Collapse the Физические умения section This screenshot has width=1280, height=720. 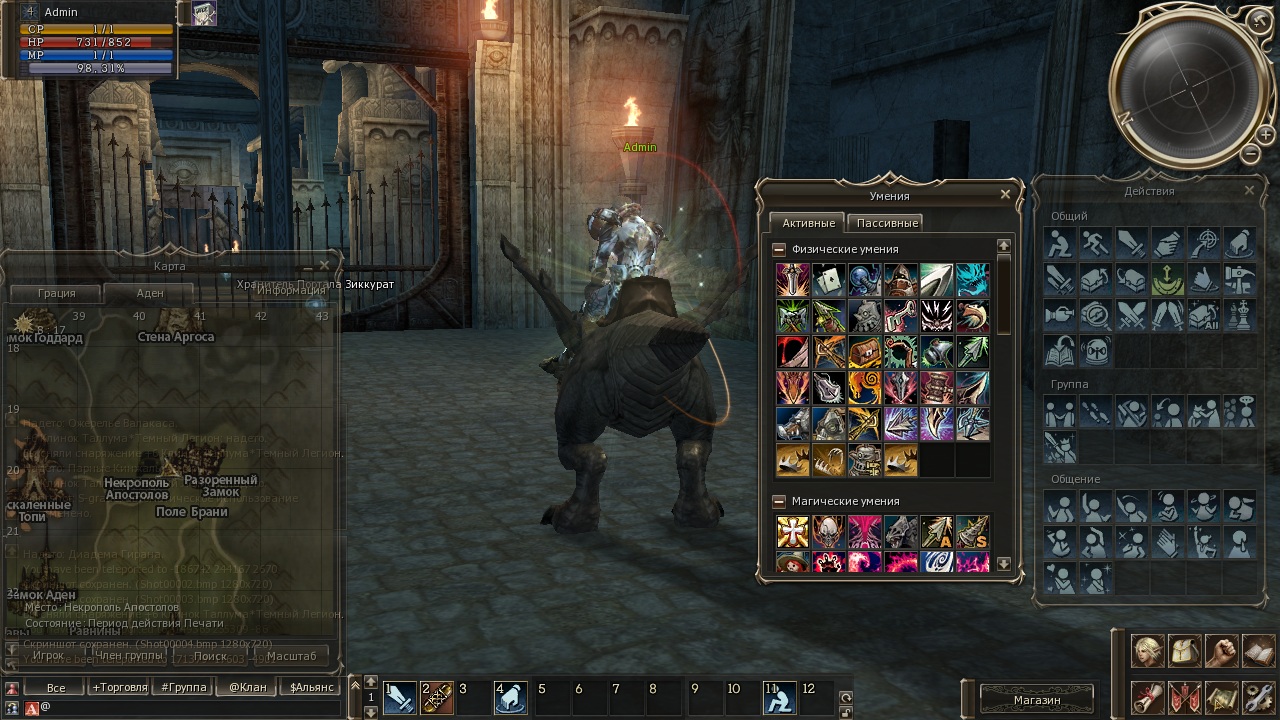pyautogui.click(x=780, y=249)
